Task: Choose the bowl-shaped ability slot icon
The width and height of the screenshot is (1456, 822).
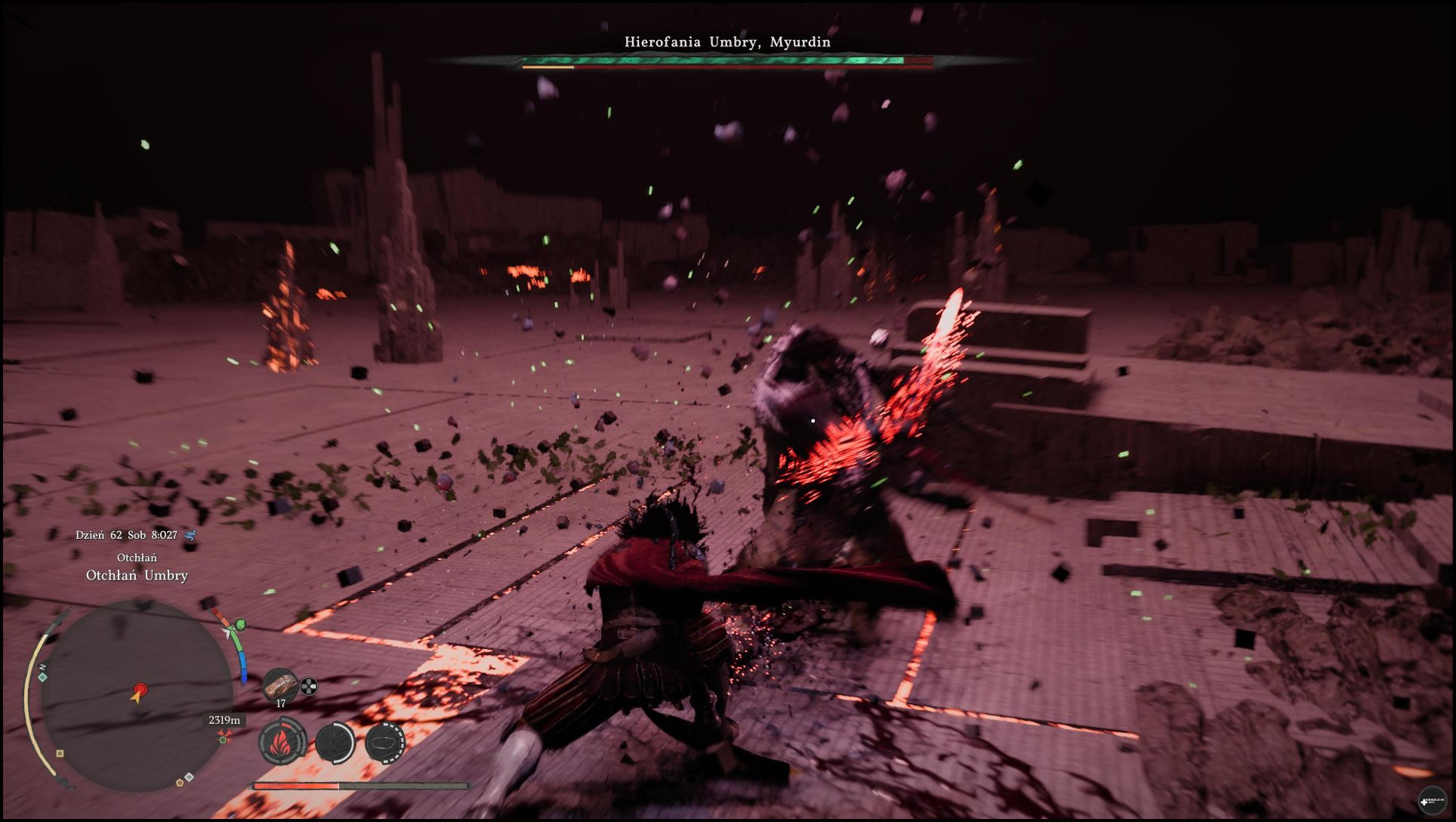Action: click(x=385, y=742)
